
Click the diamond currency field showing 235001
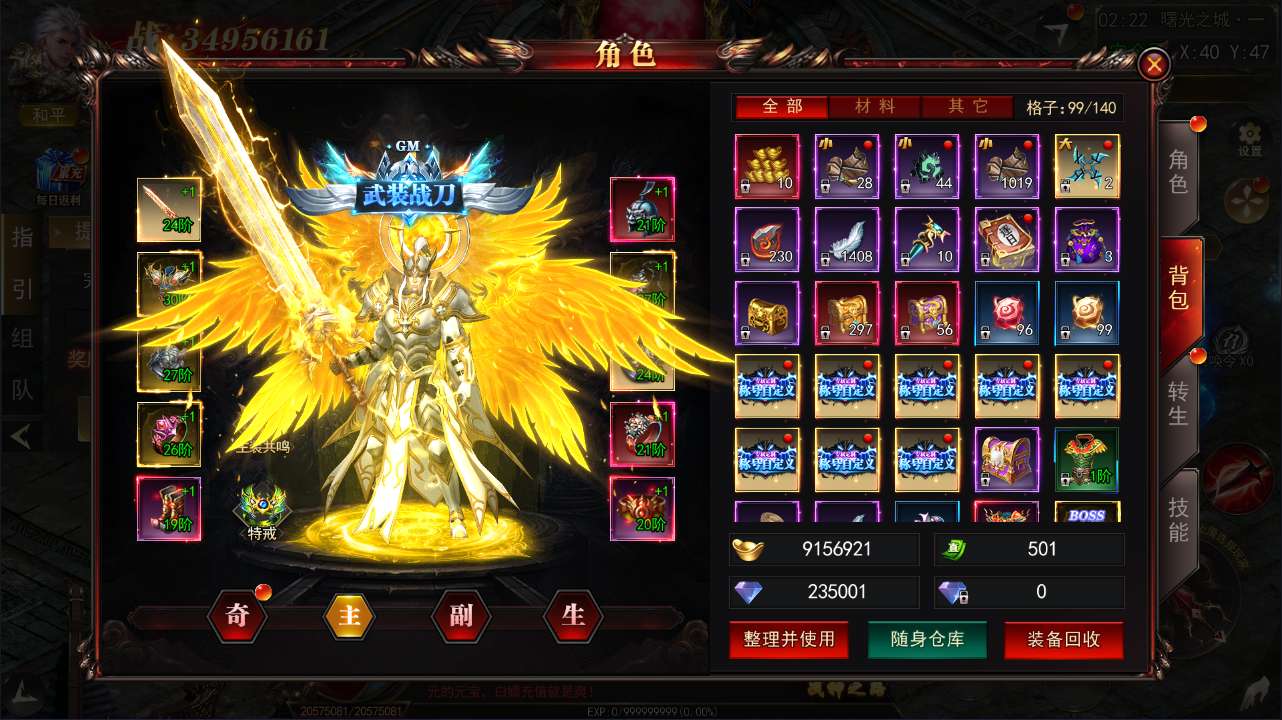(x=824, y=592)
